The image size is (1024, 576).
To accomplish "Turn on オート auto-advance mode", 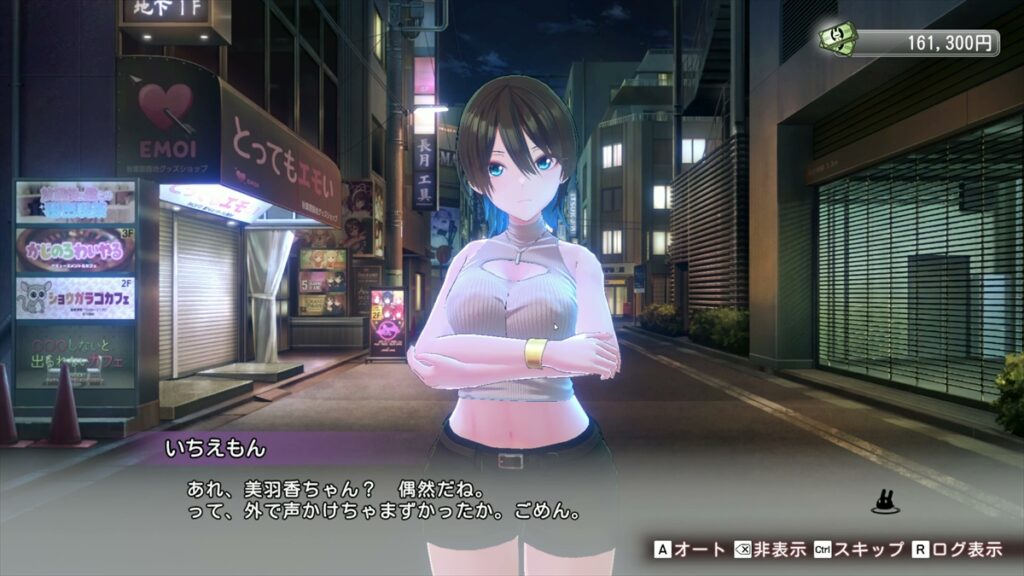I will coord(688,549).
